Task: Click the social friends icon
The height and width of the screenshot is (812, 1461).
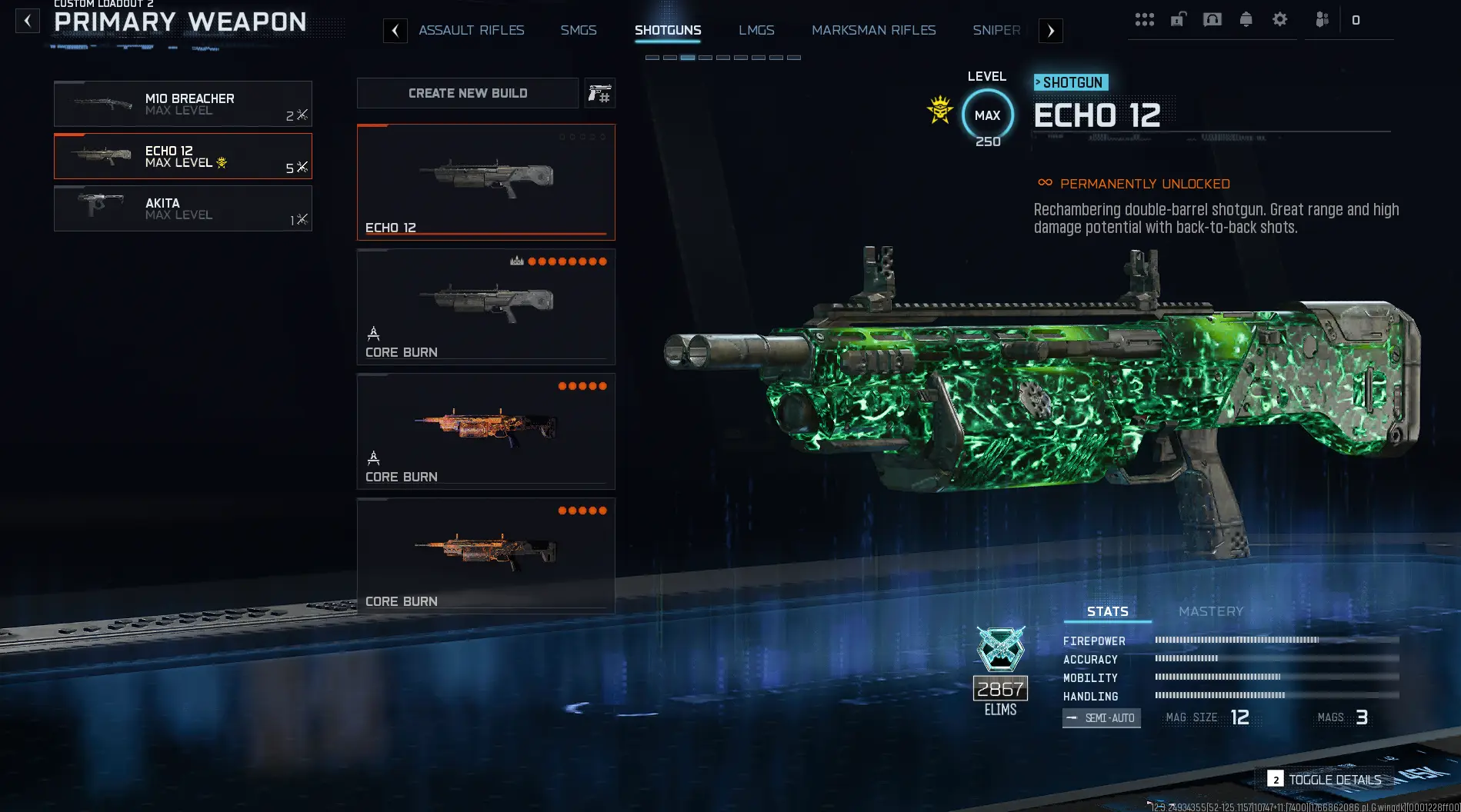Action: (x=1323, y=19)
